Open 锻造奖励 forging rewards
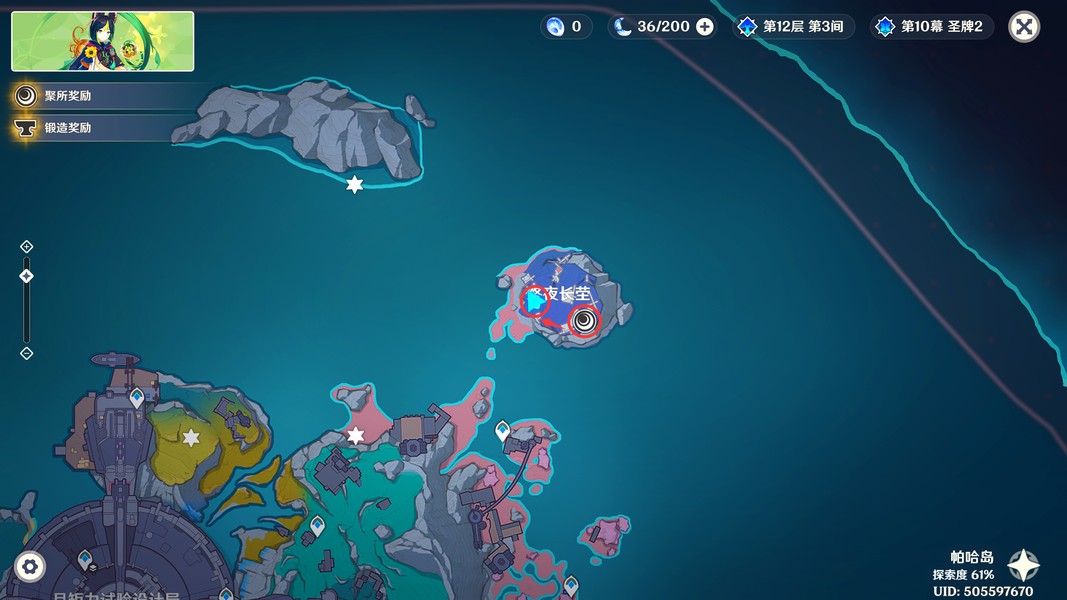This screenshot has height=600, width=1067. pos(67,128)
